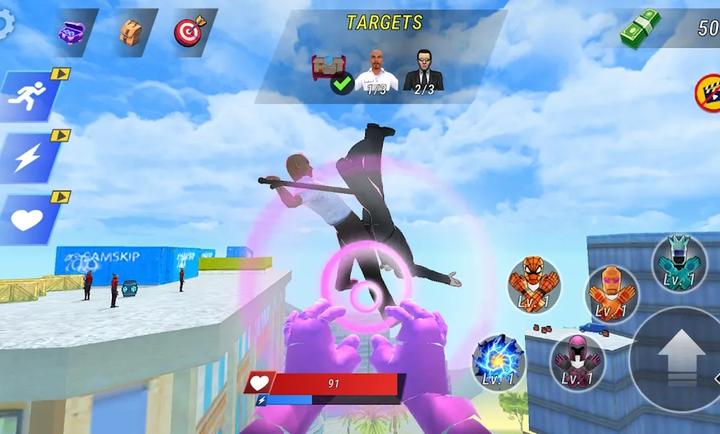The width and height of the screenshot is (720, 434).
Task: Activate the running man speed boost
Action: click(27, 96)
